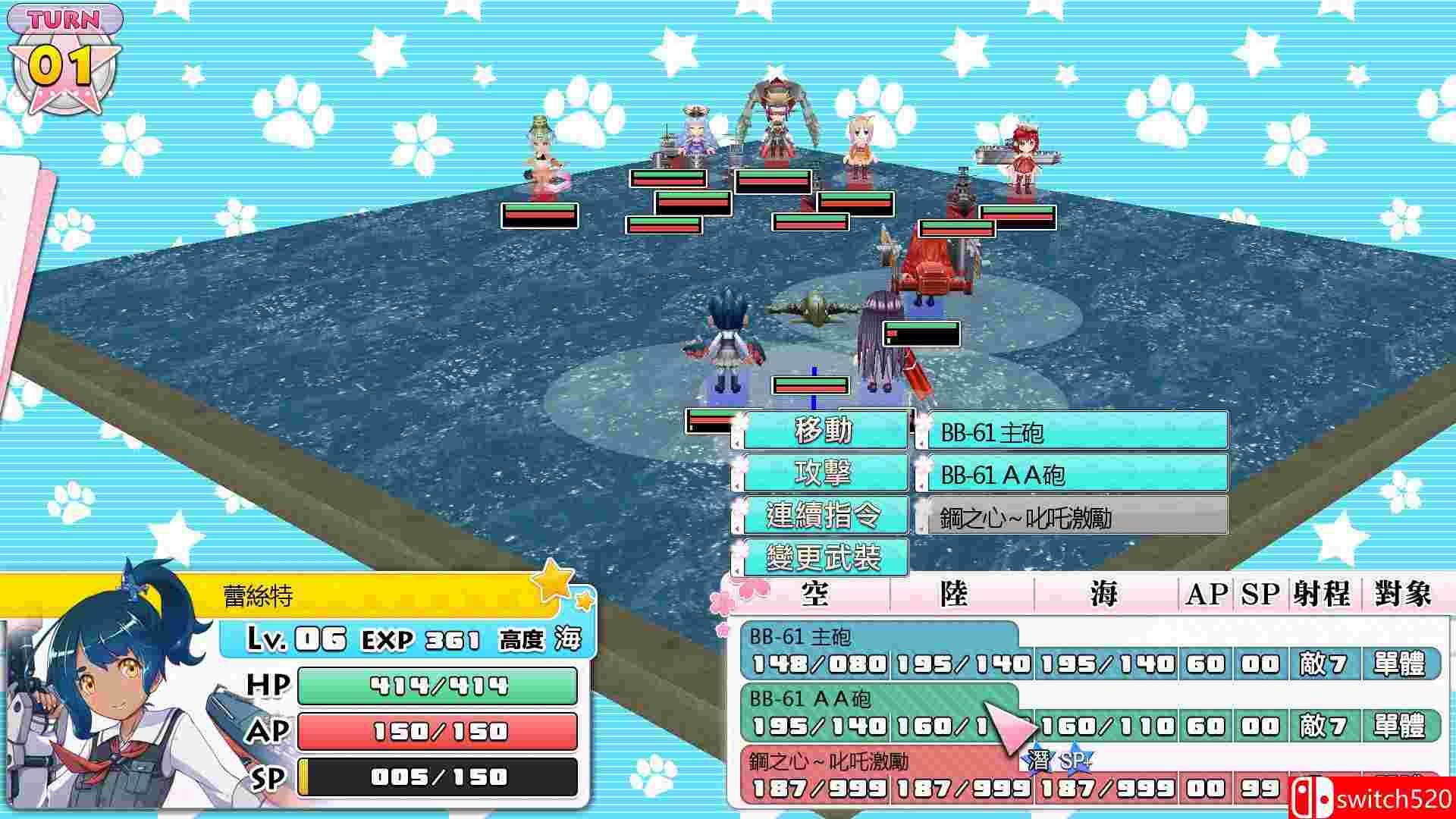
Task: Open the 連續指令 chain command option
Action: [x=824, y=516]
